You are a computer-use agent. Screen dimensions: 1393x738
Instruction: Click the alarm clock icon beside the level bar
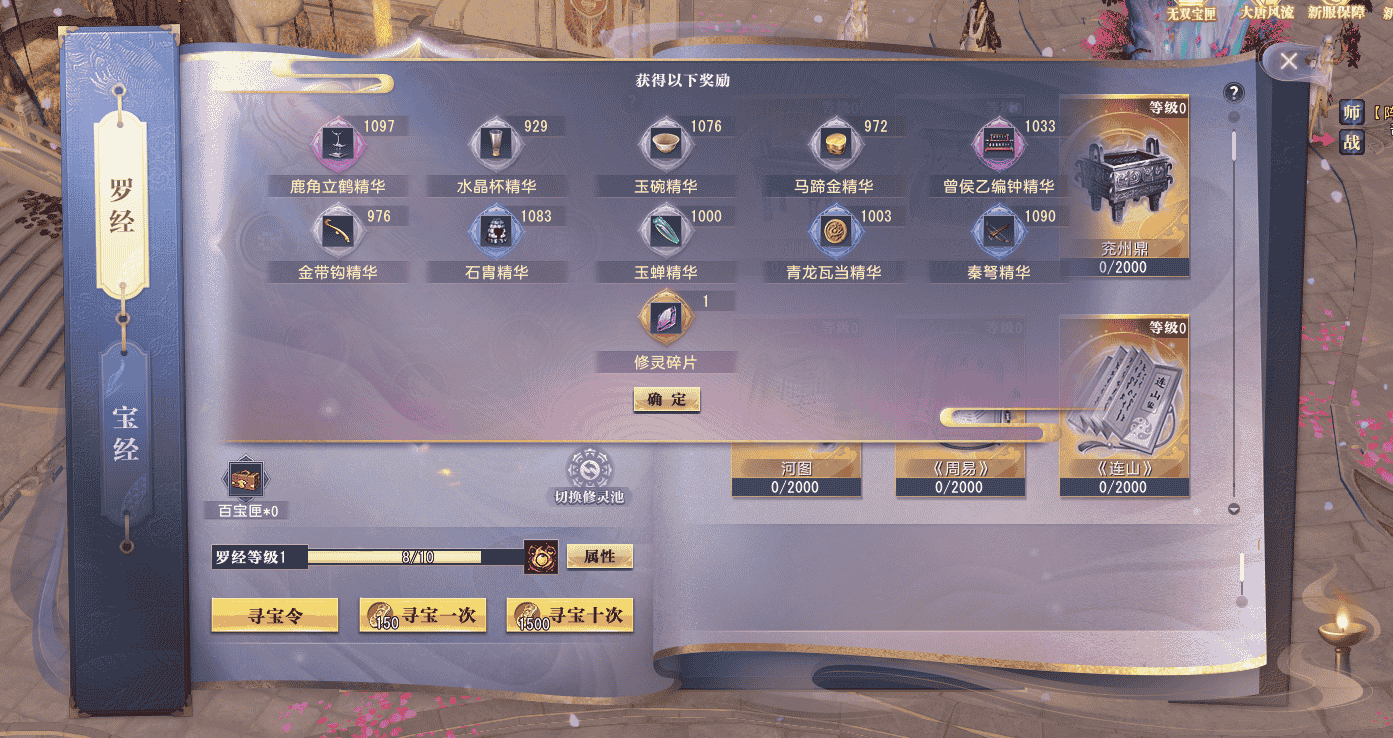coord(541,556)
